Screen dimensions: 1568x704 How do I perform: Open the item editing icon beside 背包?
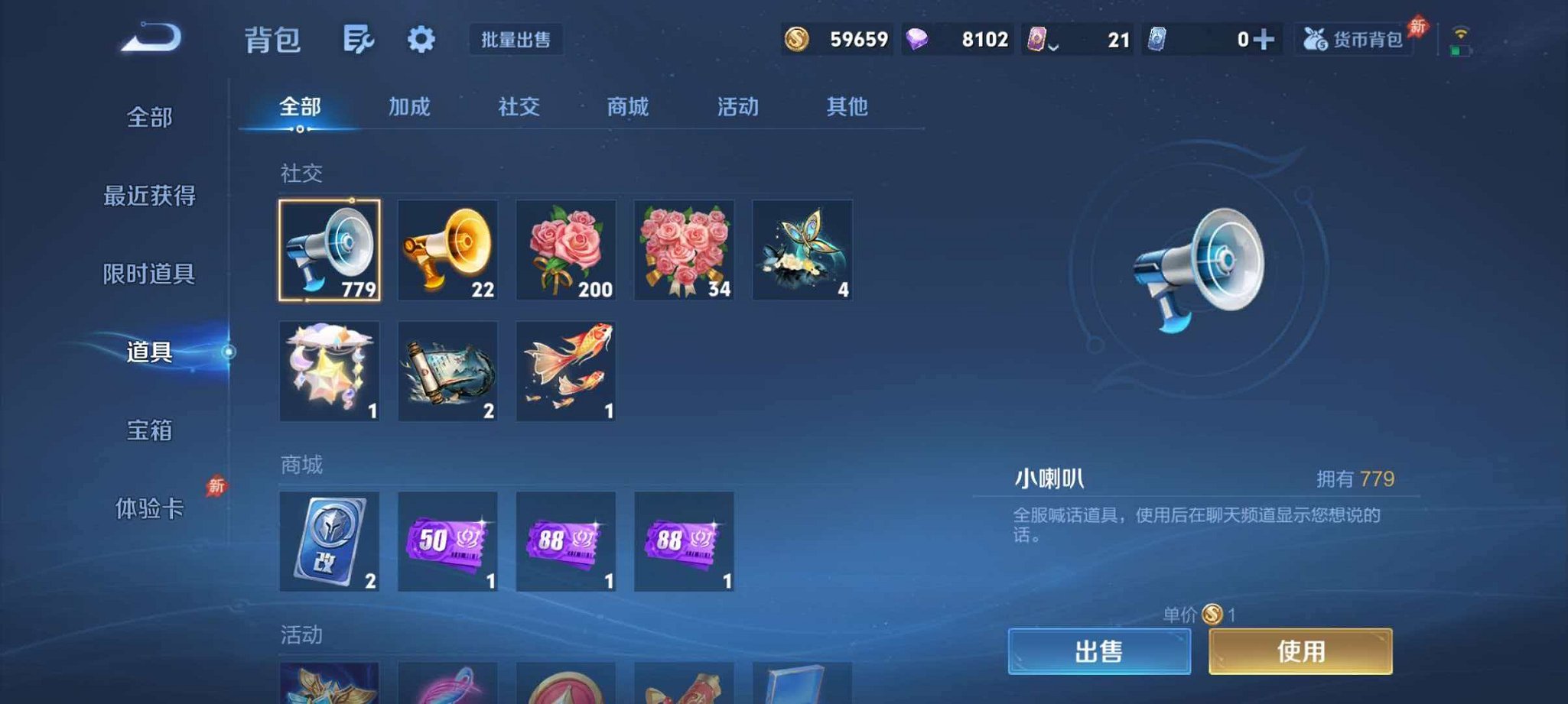359,40
